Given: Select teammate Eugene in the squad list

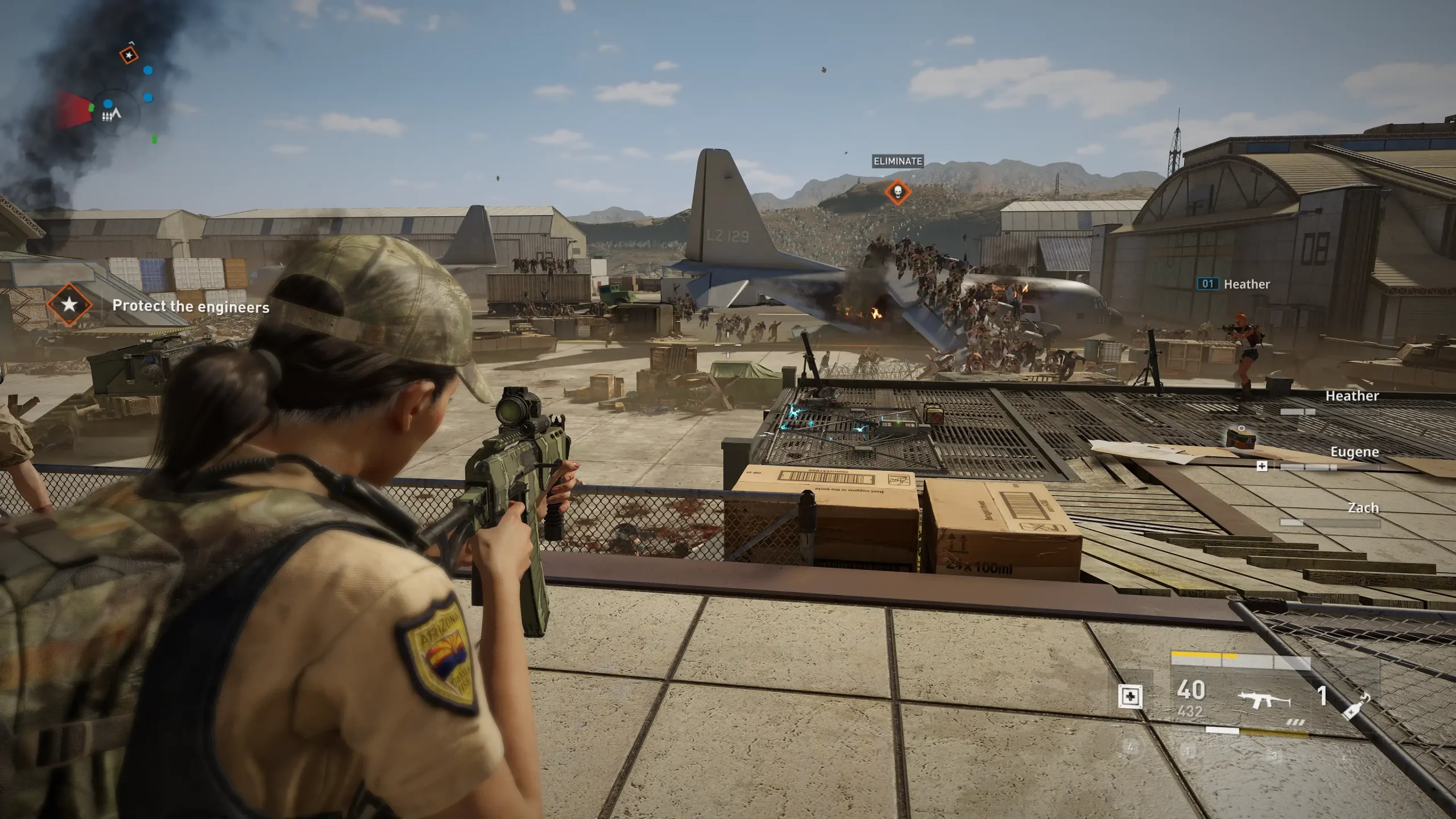Looking at the screenshot, I should point(1354,452).
